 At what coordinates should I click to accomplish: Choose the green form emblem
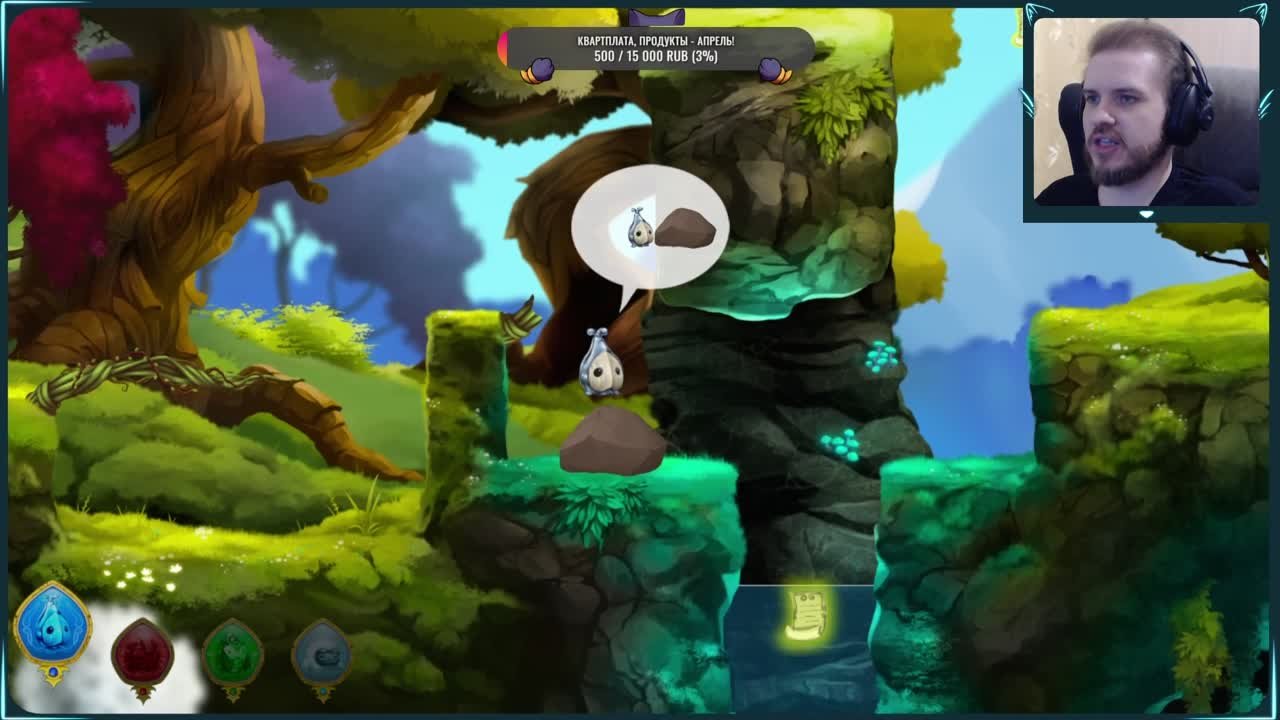point(233,655)
